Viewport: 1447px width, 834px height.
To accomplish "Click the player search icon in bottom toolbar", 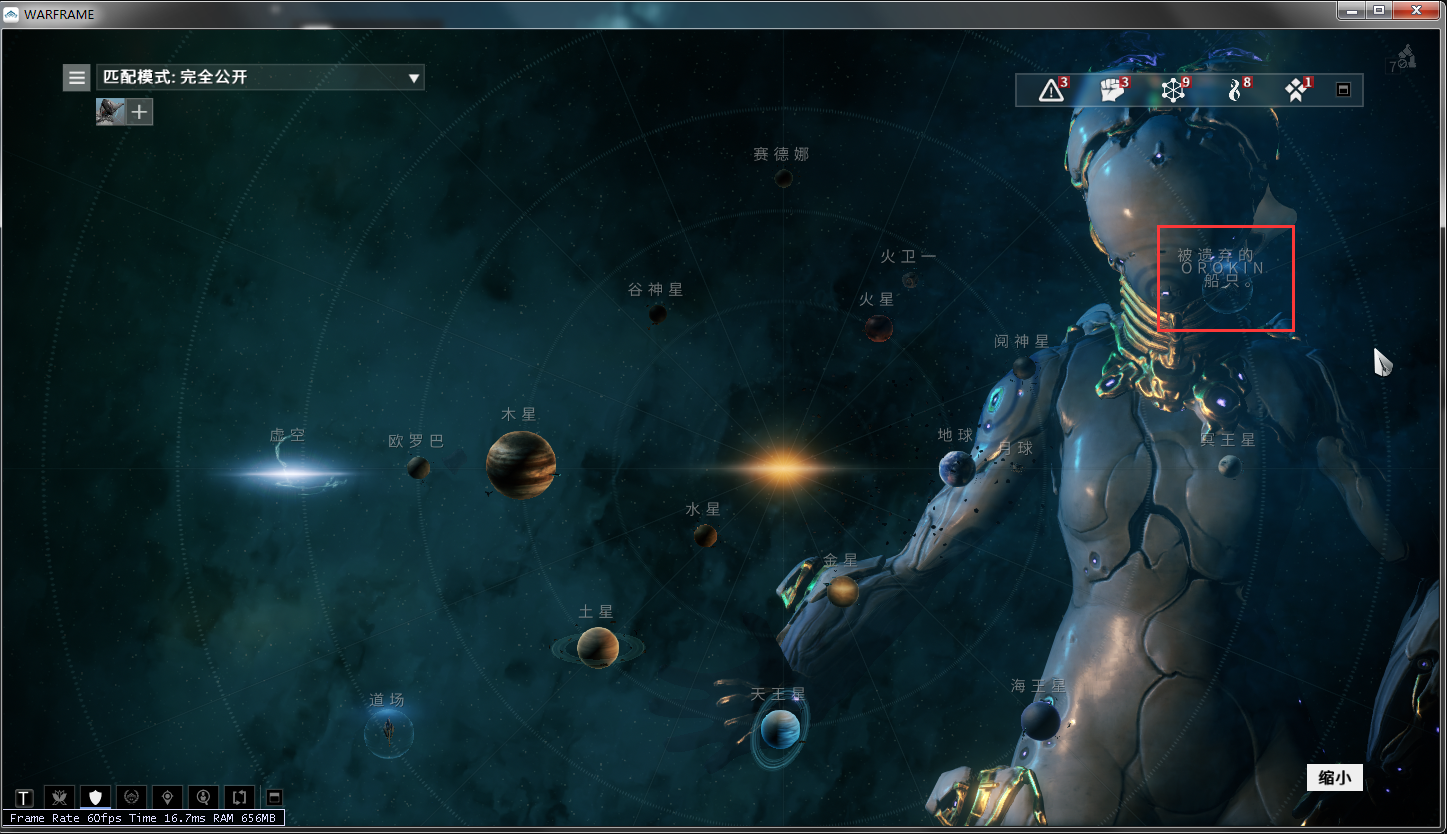I will pos(203,797).
